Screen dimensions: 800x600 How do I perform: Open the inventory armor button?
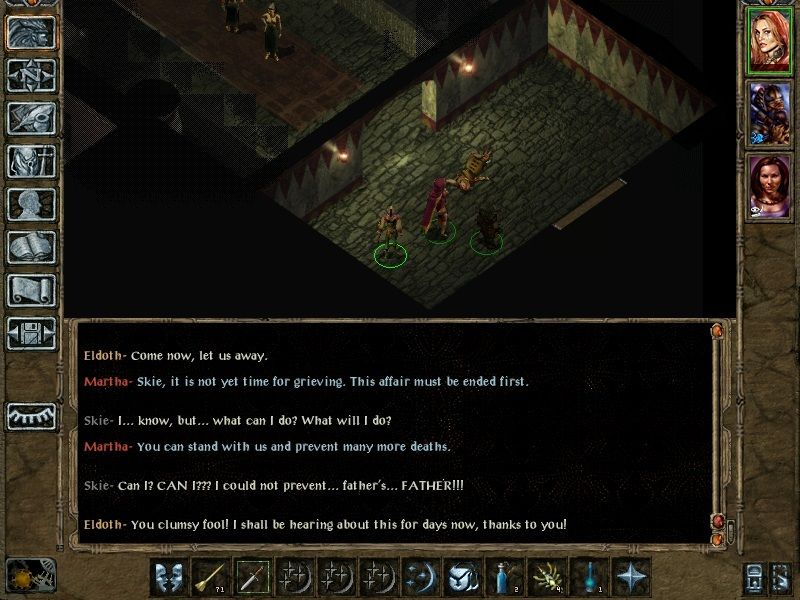coord(31,161)
